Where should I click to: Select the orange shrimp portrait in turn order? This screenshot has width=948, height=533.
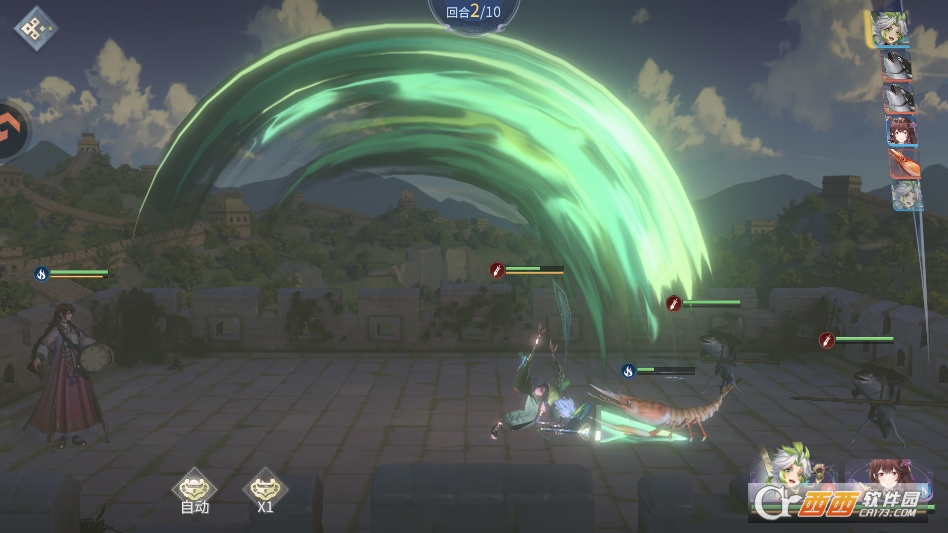[x=903, y=163]
